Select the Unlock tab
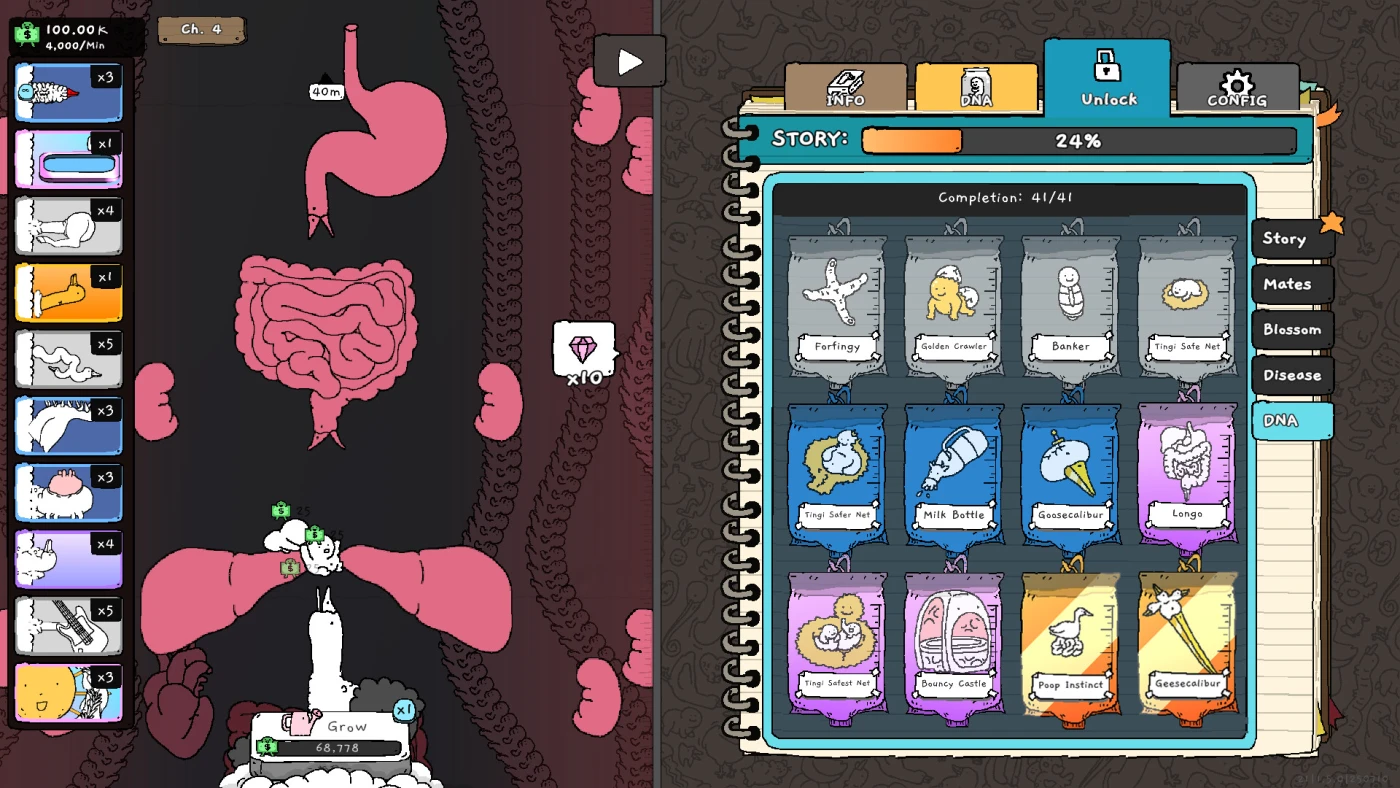1400x788 pixels. tap(1107, 79)
